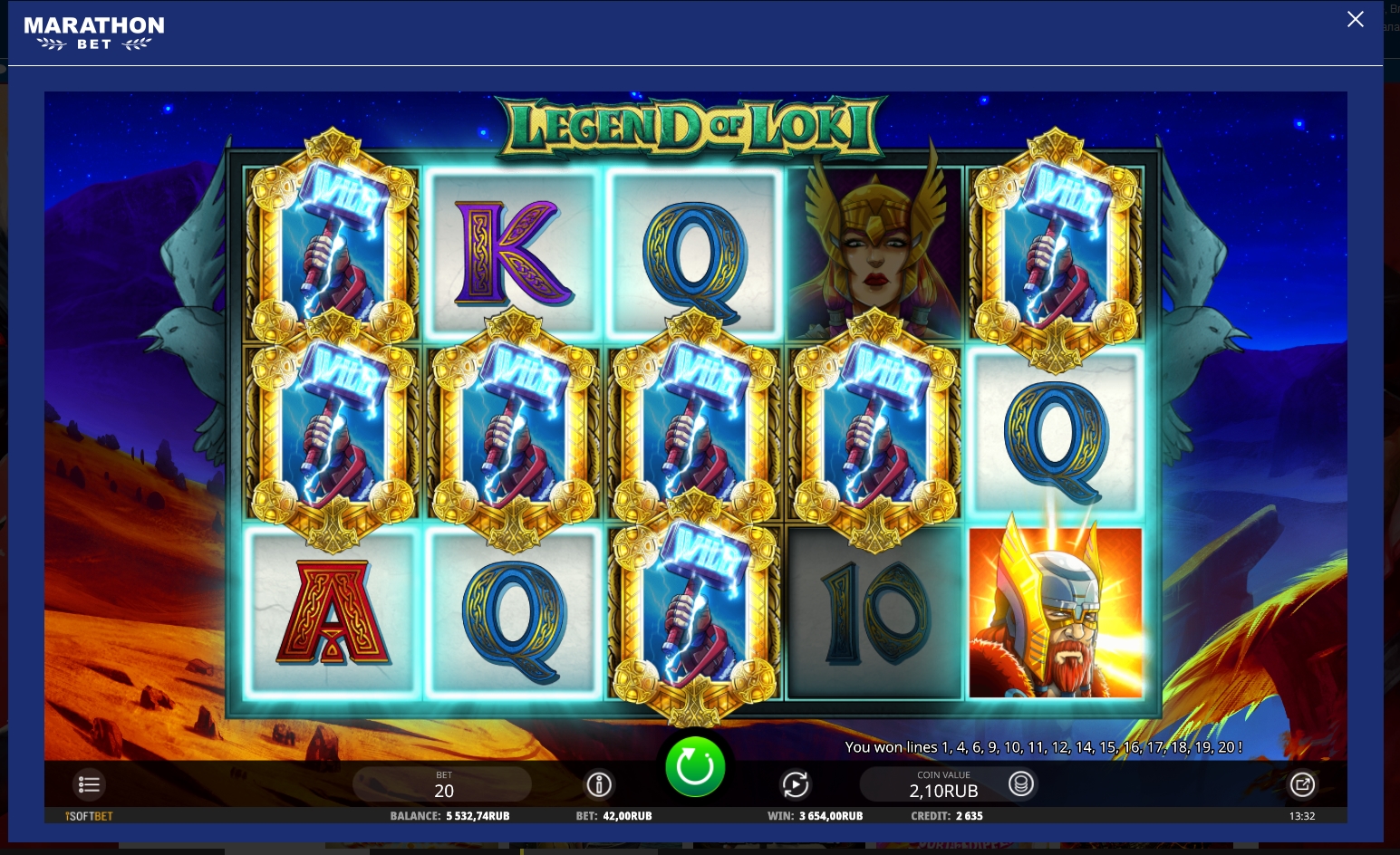Viewport: 1400px width, 855px height.
Task: Click the glowing Q symbol on reel five
Action: click(1056, 435)
